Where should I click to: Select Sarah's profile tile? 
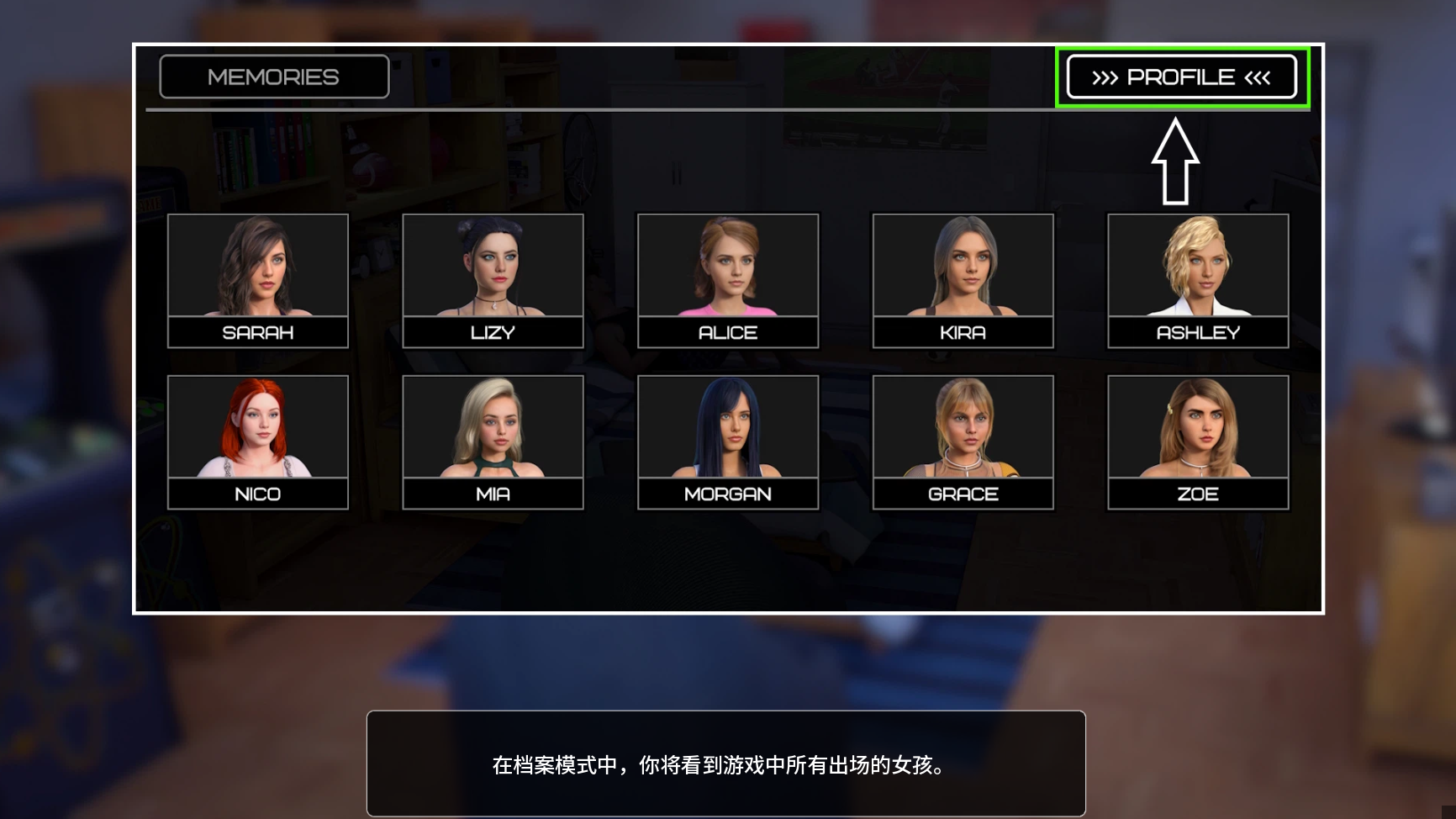[258, 280]
